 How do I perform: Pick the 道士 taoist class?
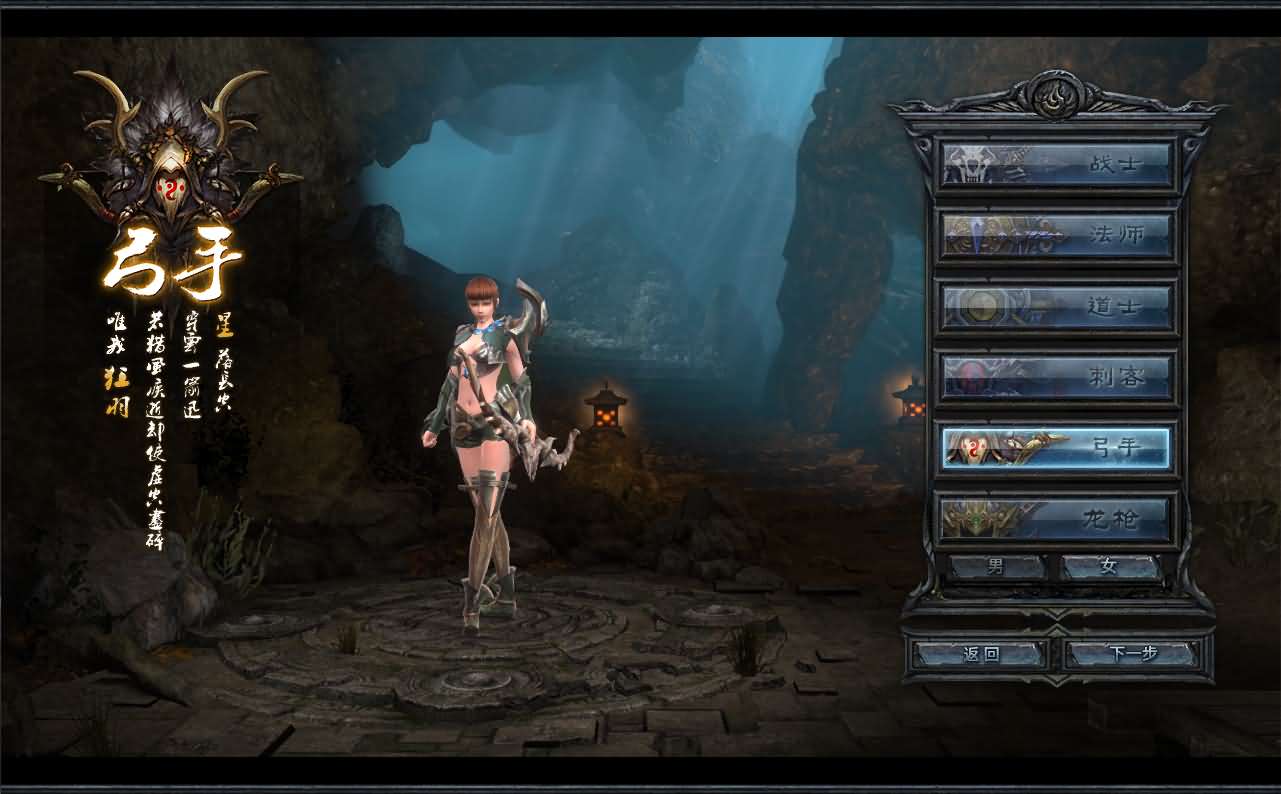tap(1056, 306)
